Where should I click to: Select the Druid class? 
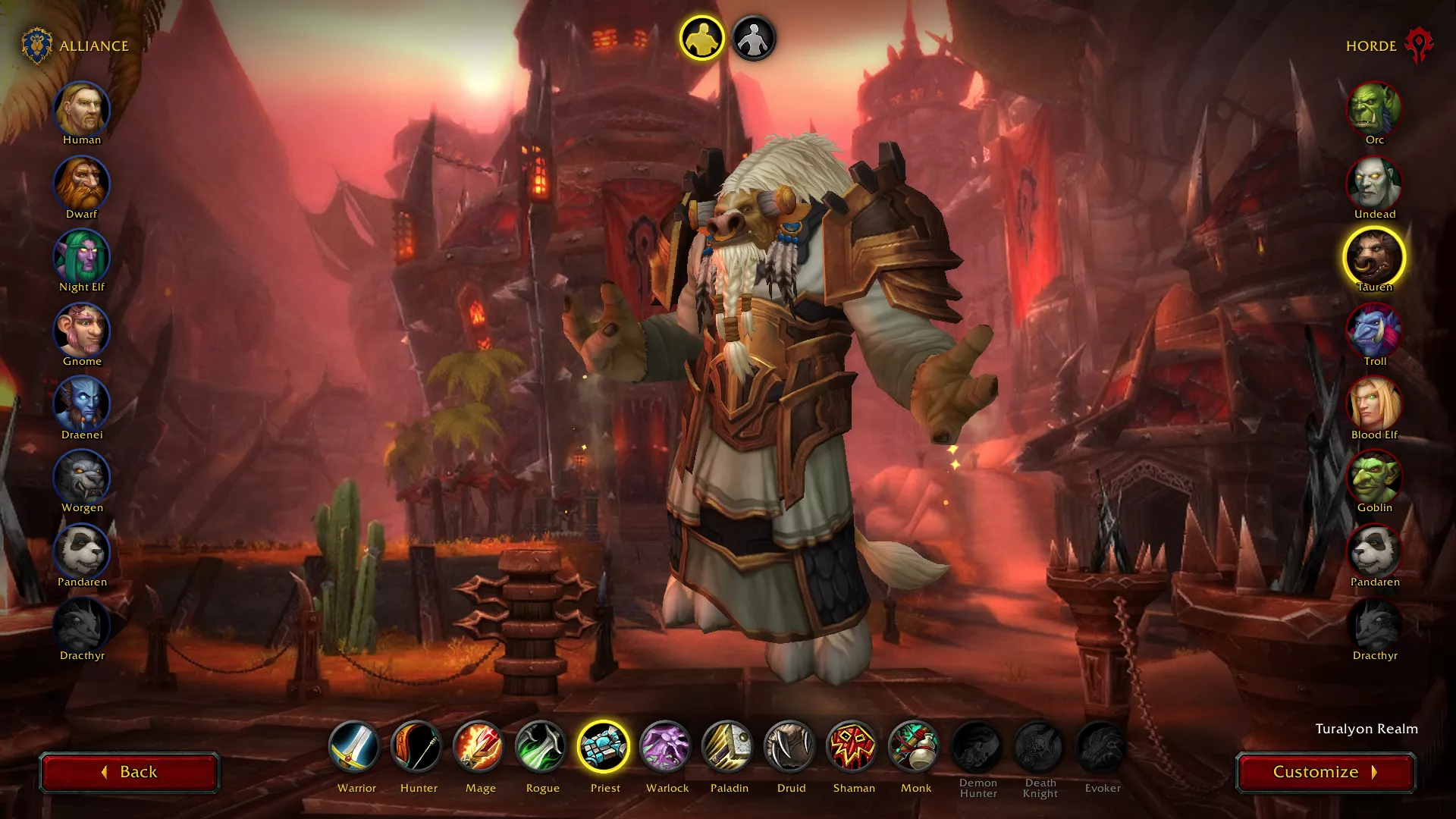[790, 747]
